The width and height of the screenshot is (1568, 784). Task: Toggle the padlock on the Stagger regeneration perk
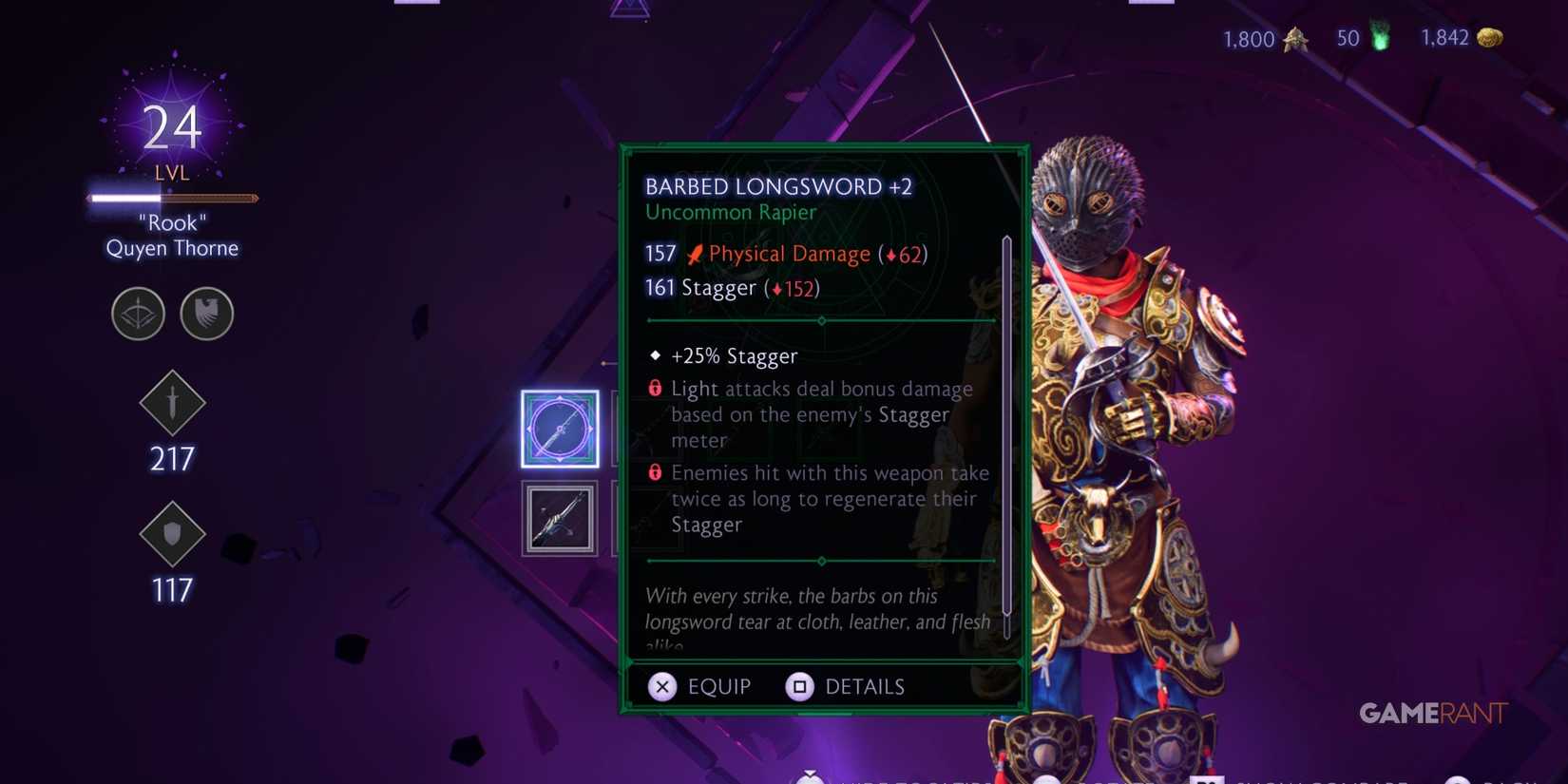click(x=654, y=471)
